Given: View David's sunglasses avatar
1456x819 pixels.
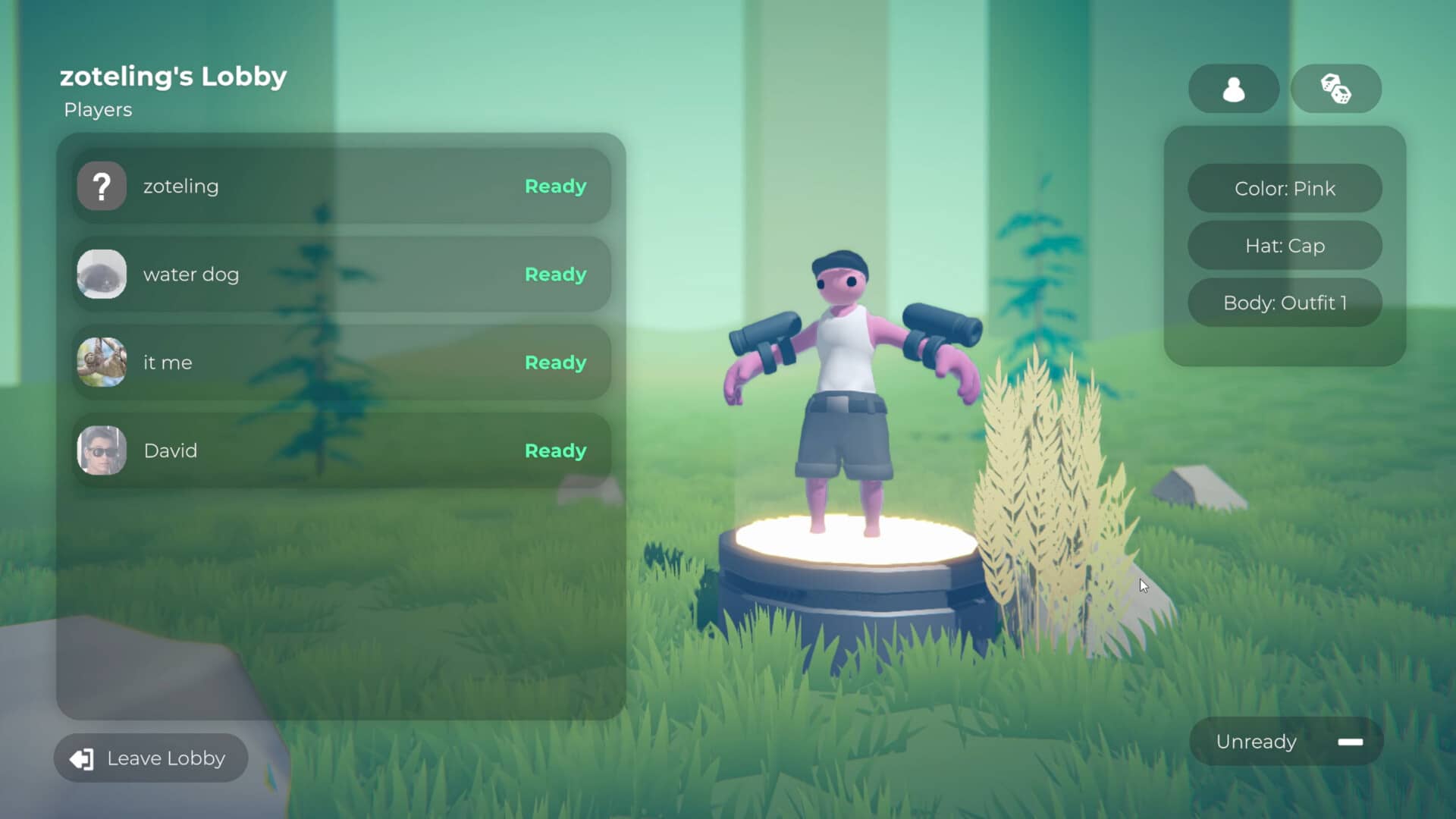Looking at the screenshot, I should [x=102, y=450].
